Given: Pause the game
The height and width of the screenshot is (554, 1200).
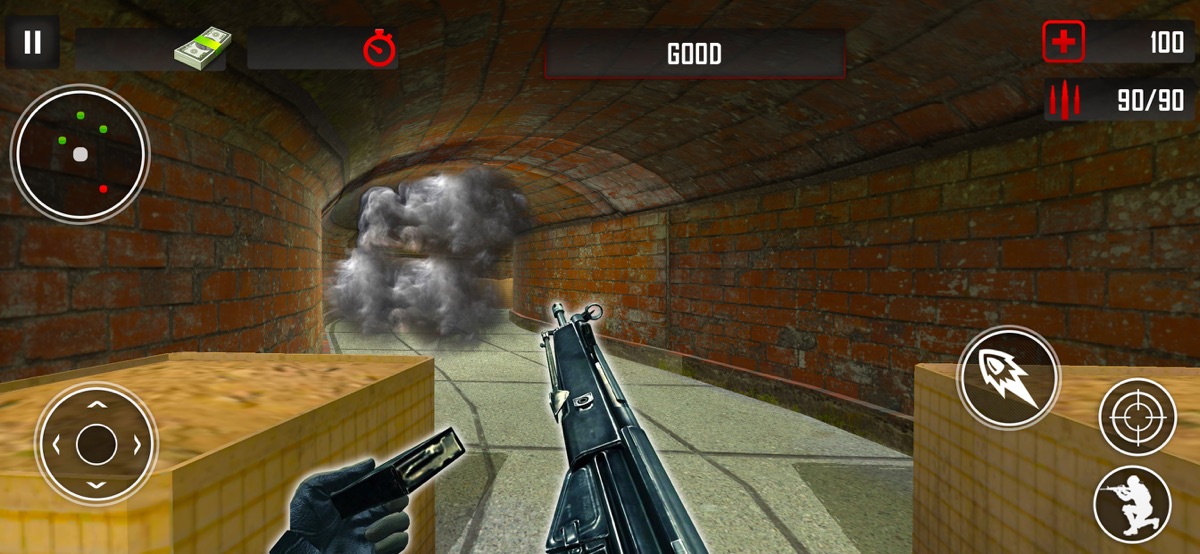Looking at the screenshot, I should click(33, 43).
